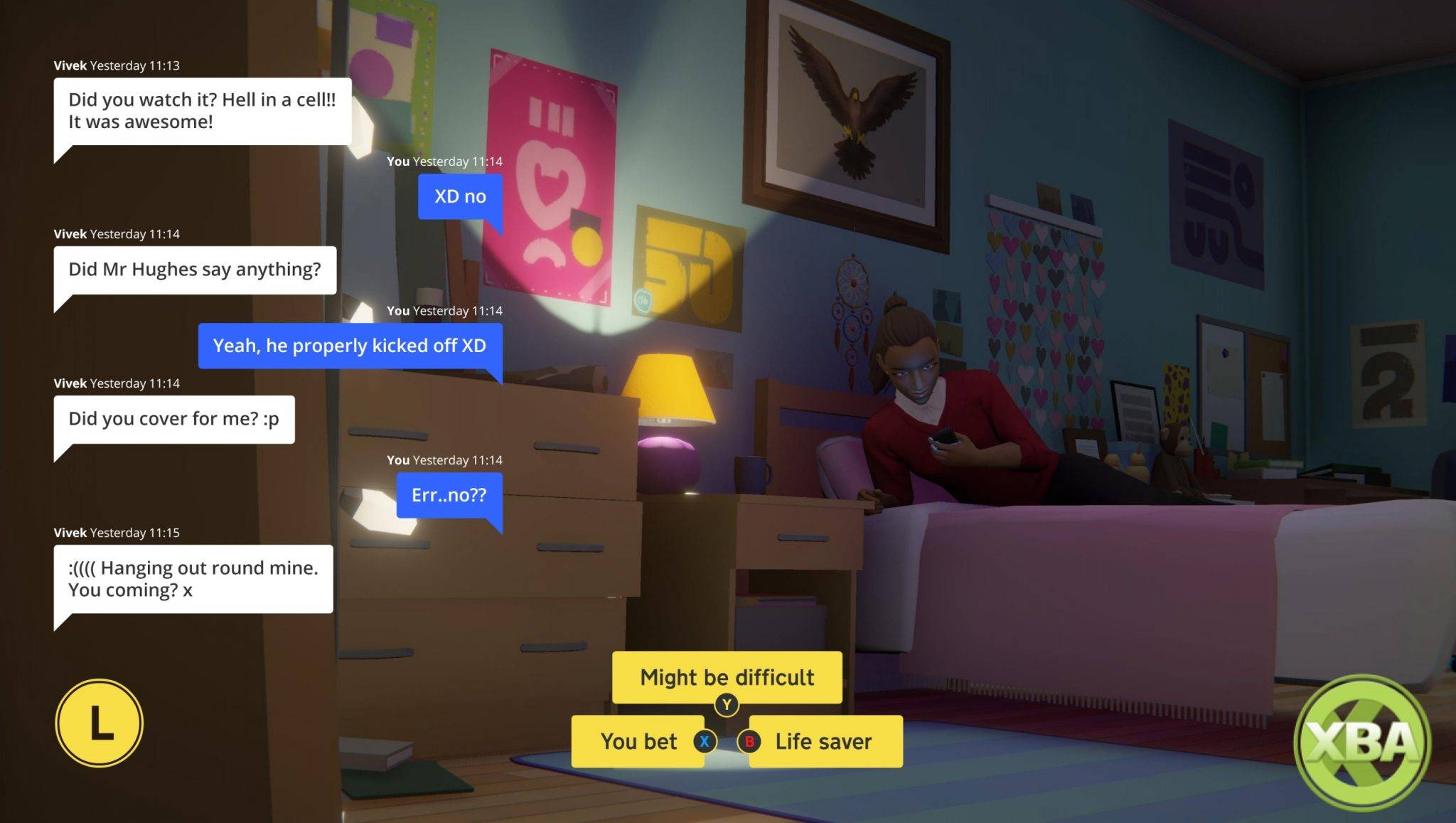The height and width of the screenshot is (823, 1456).
Task: Choose the "Might be difficult" reply
Action: tap(727, 677)
